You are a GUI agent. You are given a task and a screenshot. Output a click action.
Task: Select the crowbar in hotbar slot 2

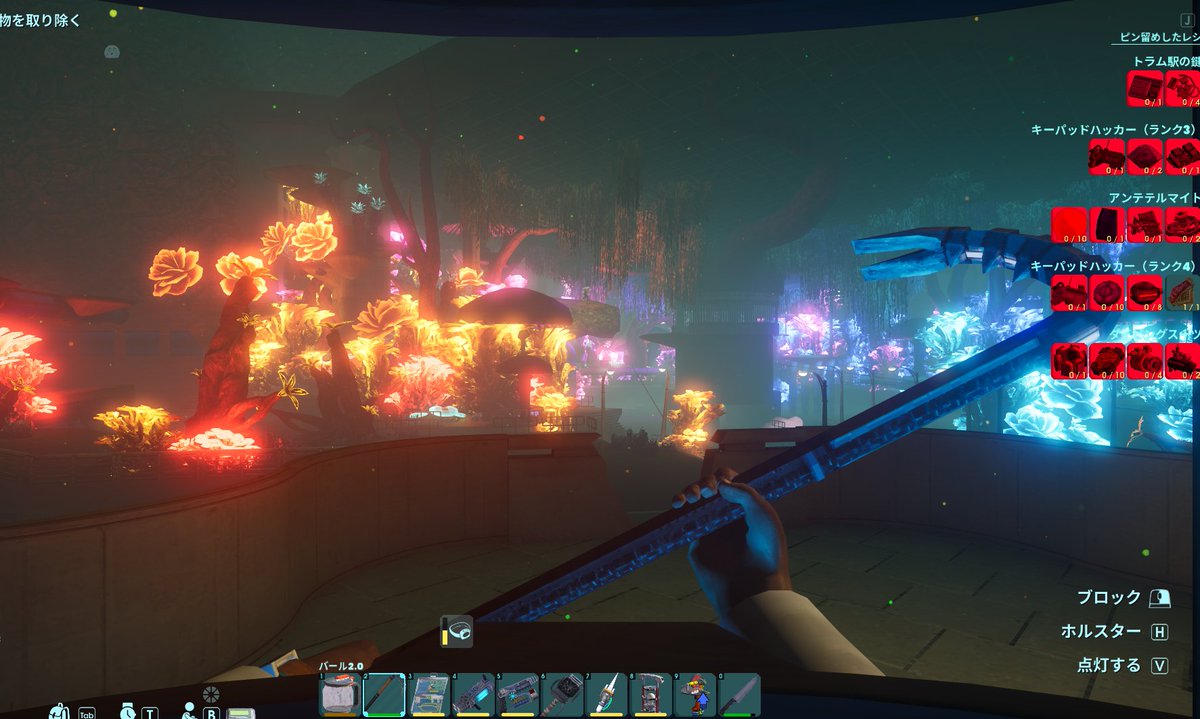coord(384,693)
